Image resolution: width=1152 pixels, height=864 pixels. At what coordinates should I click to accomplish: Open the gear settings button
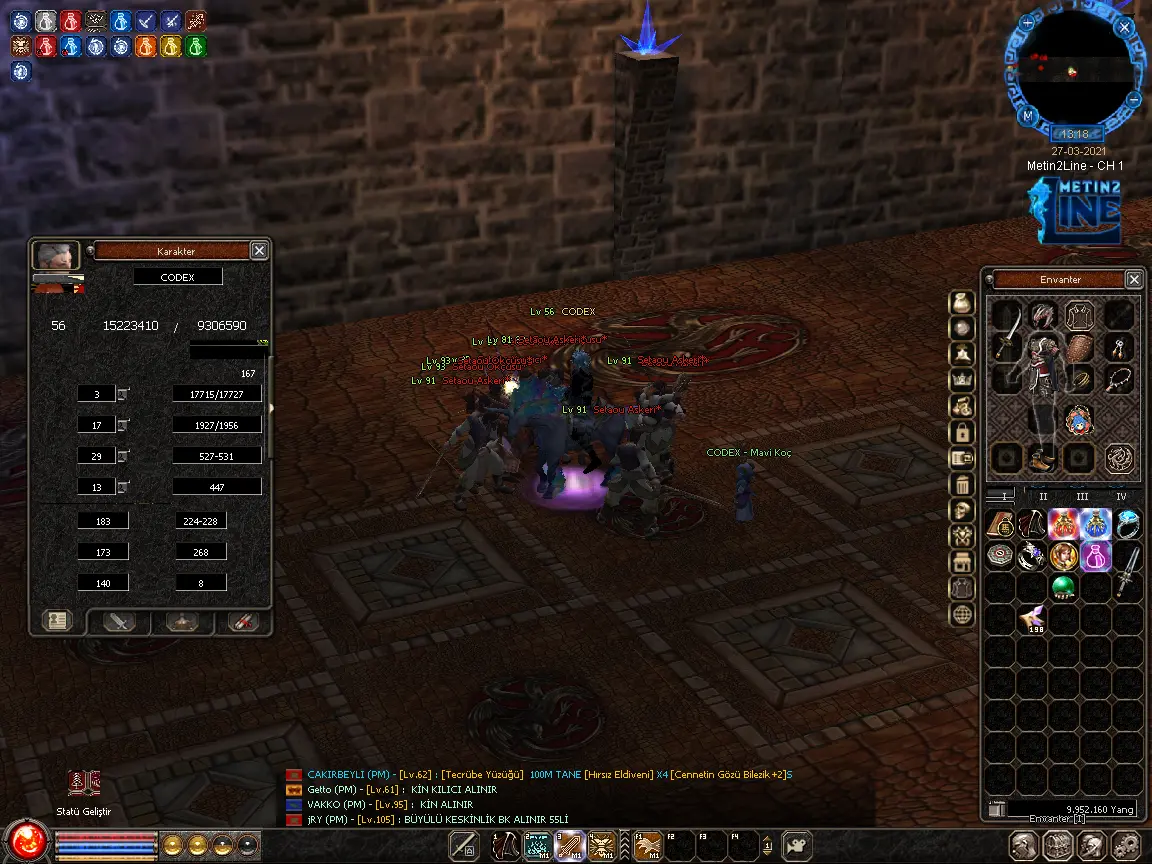point(1124,844)
